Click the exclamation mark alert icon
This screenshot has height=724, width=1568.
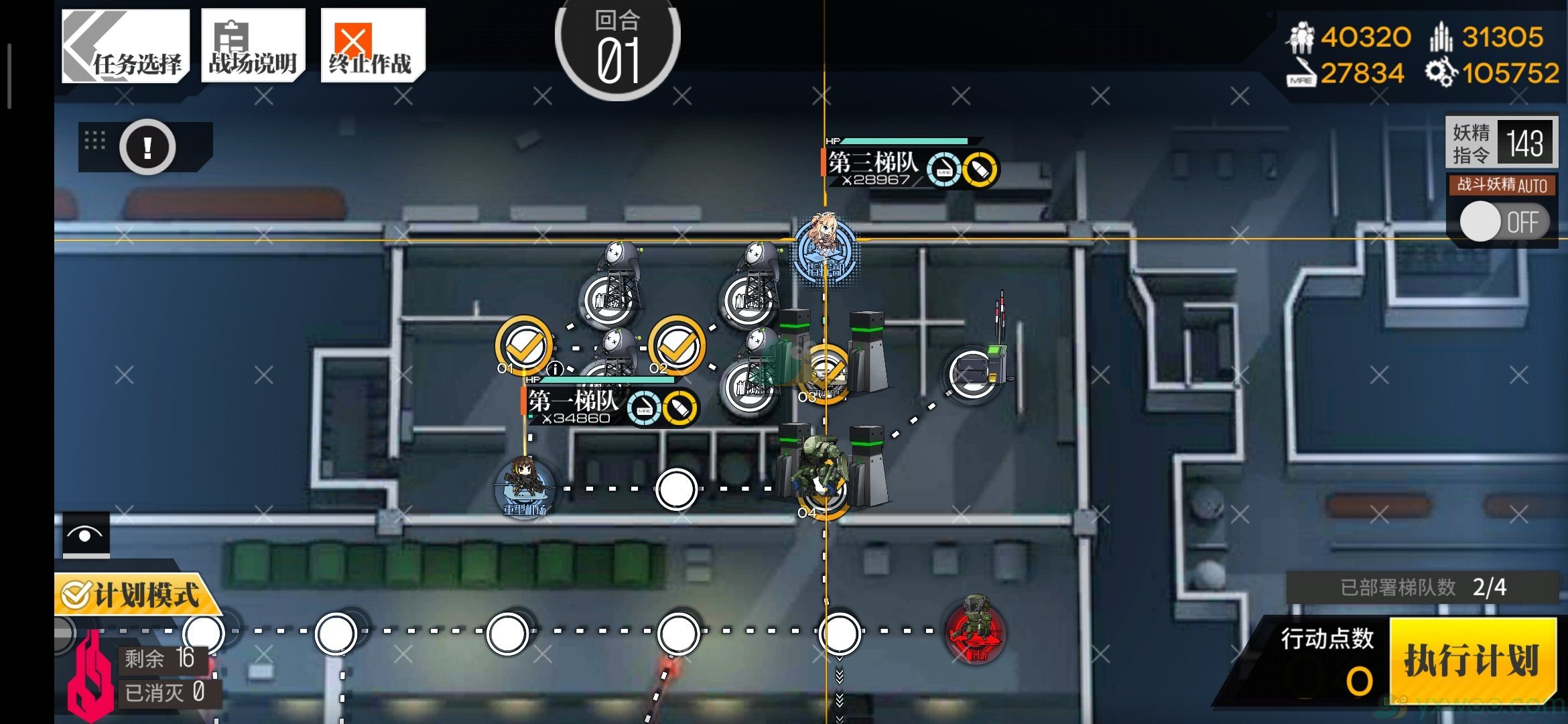point(147,147)
